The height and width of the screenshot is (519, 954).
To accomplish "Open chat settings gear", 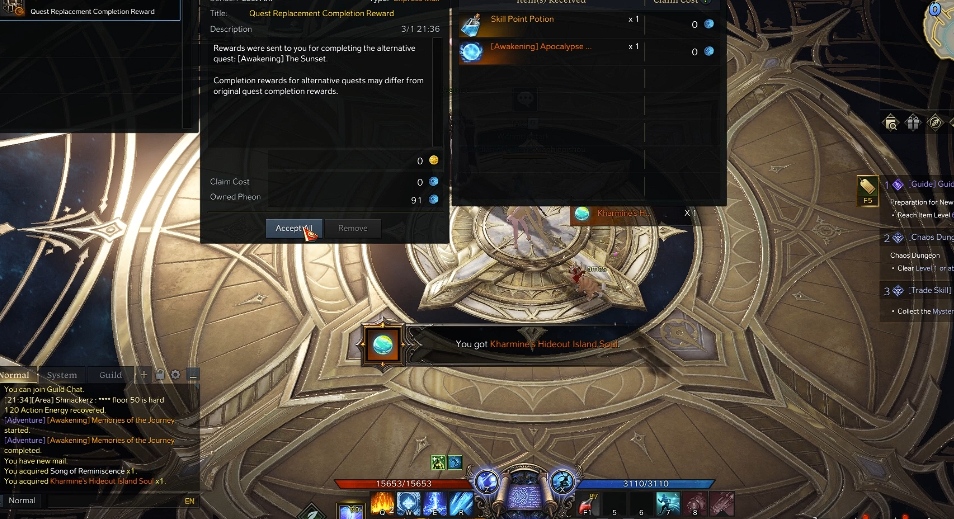I will point(175,375).
